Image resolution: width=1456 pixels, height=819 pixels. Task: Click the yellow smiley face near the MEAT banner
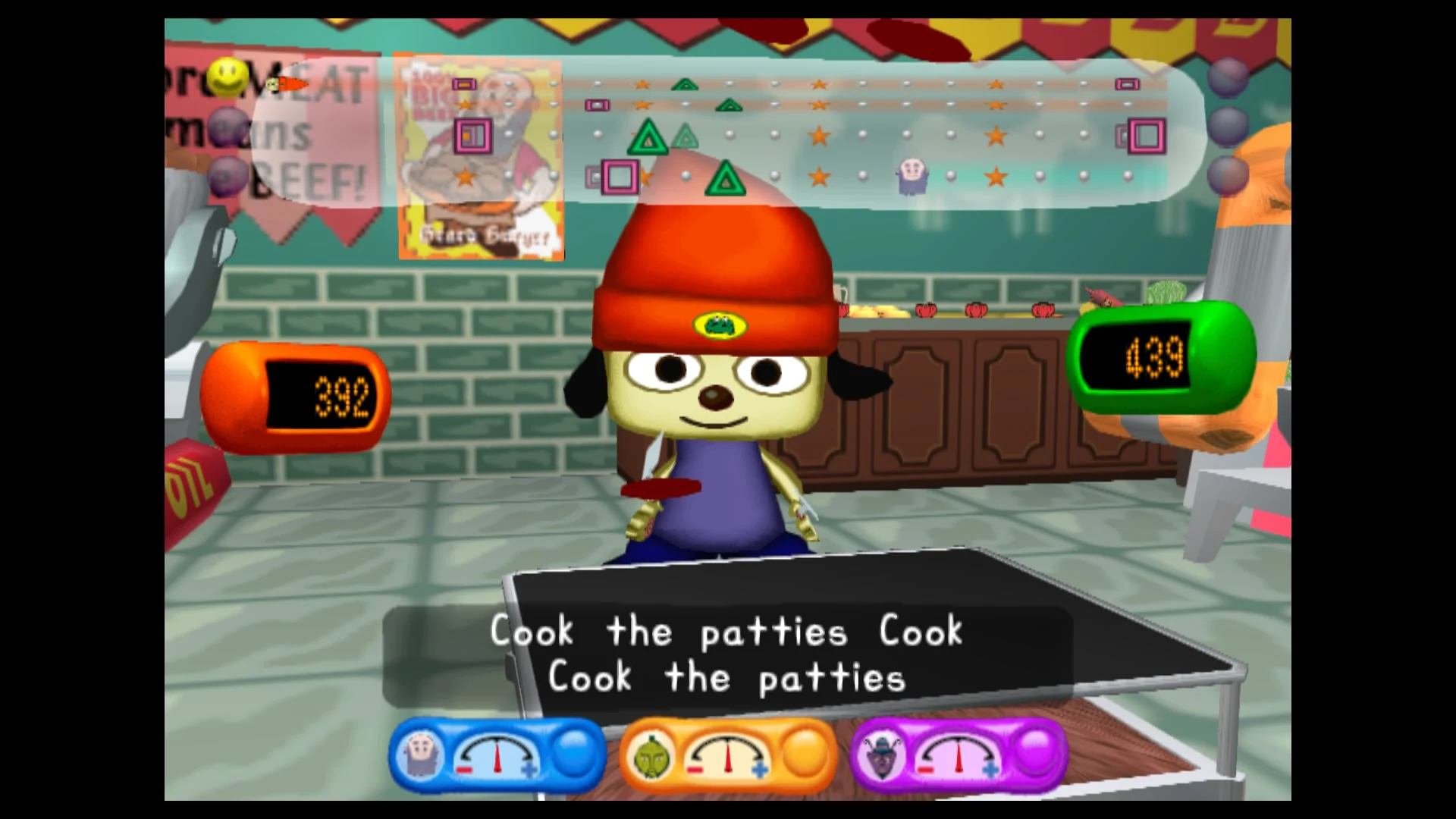(227, 76)
